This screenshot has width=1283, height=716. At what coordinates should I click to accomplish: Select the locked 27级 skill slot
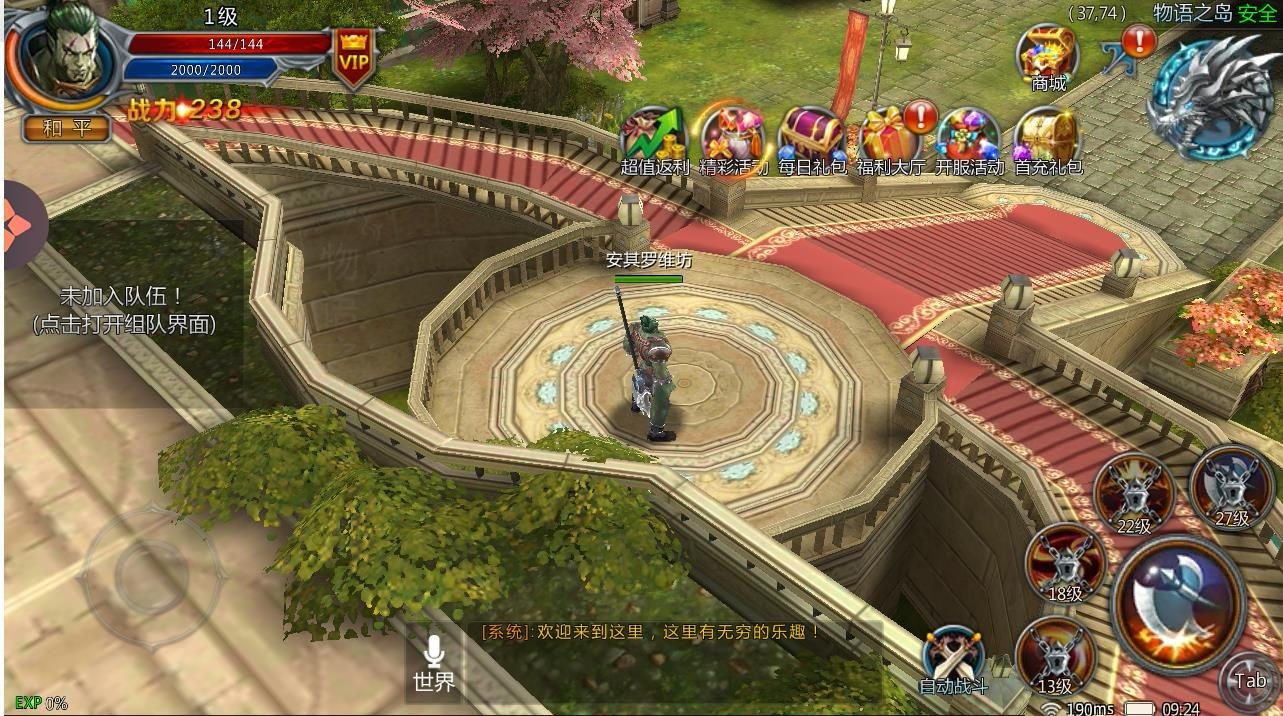pos(1232,487)
